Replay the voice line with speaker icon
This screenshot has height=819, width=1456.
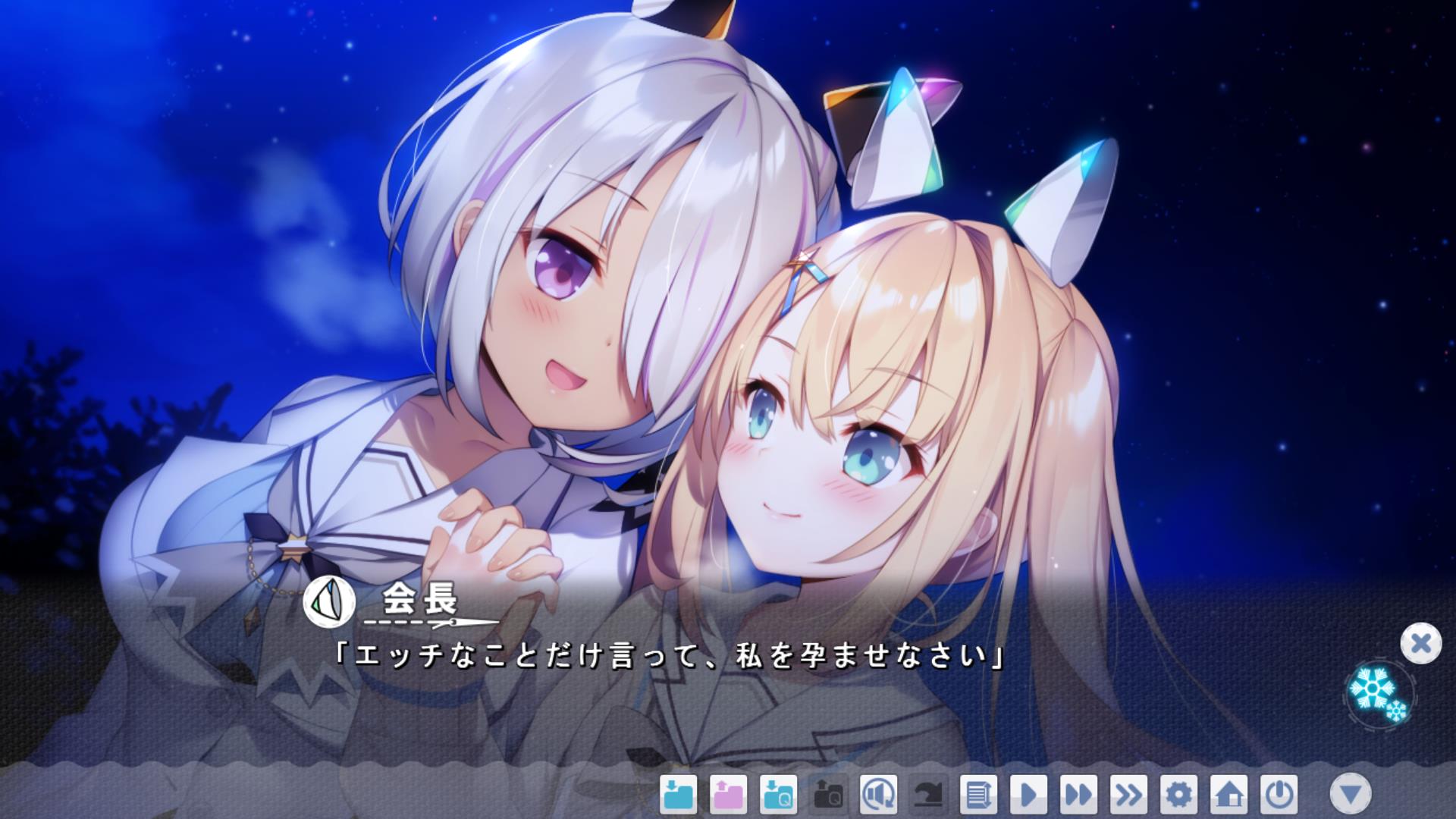click(878, 795)
